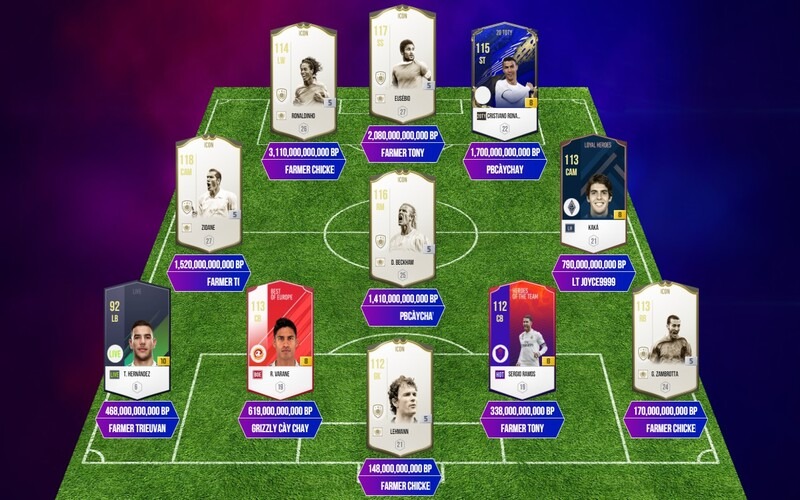The width and height of the screenshot is (800, 500).
Task: Choose the G. Zambrotta card
Action: [x=665, y=340]
